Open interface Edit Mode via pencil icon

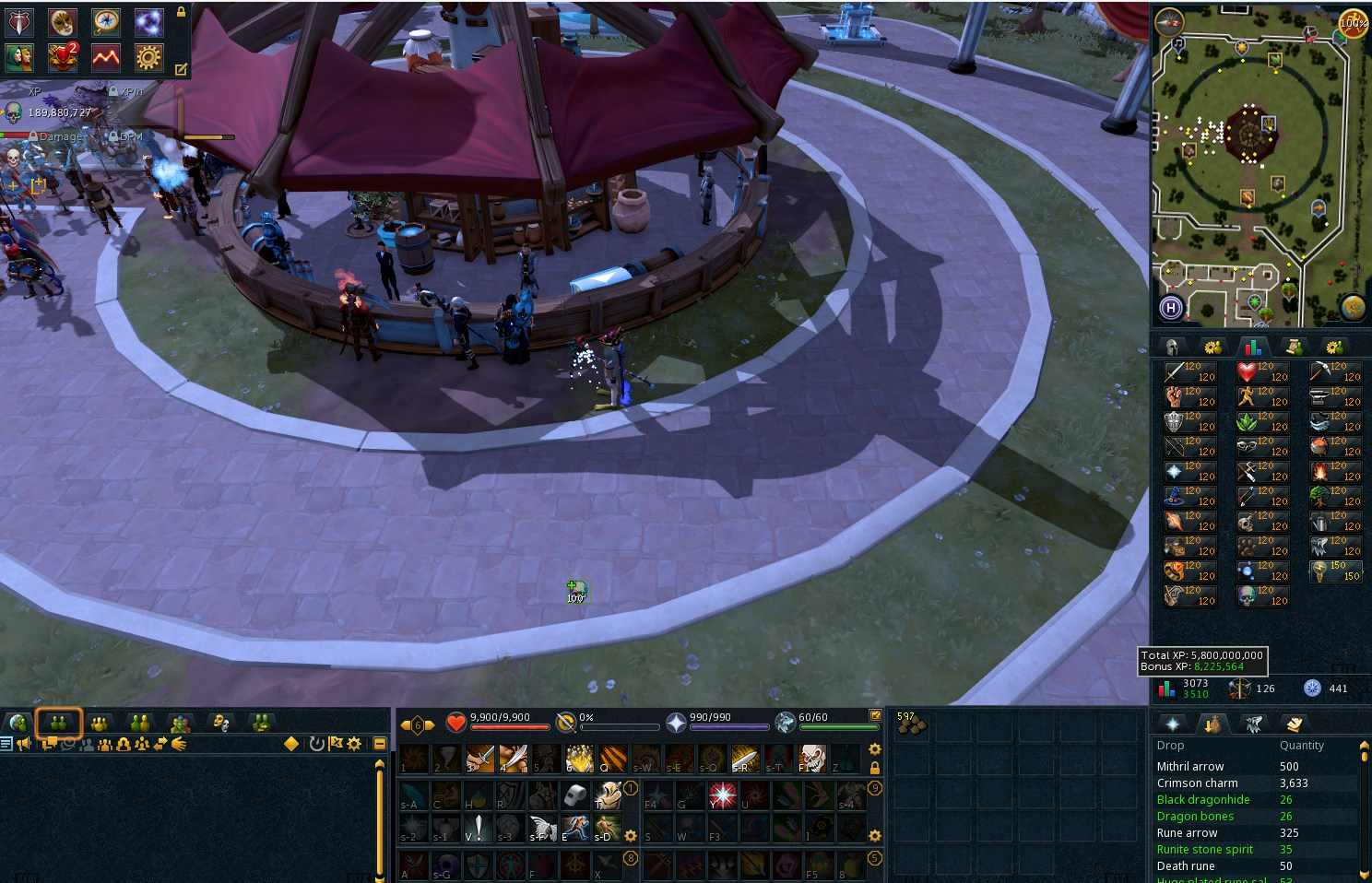click(181, 68)
